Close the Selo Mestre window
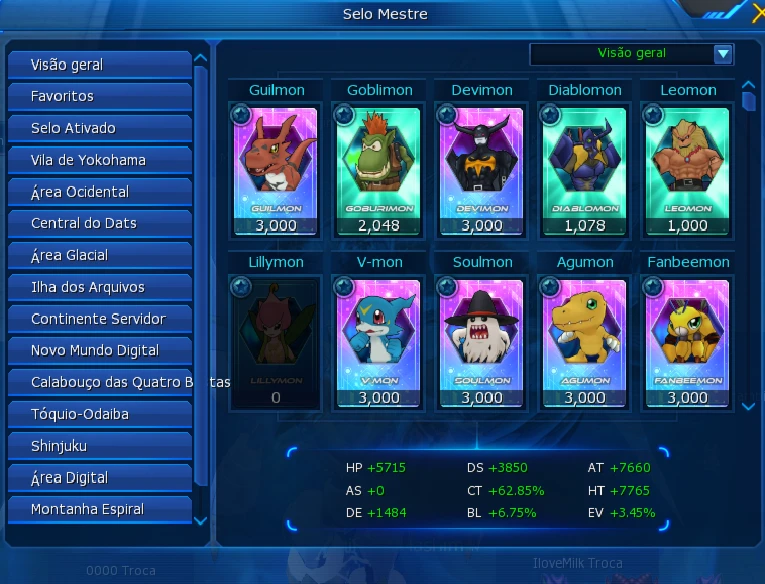The width and height of the screenshot is (765, 584). click(x=758, y=12)
